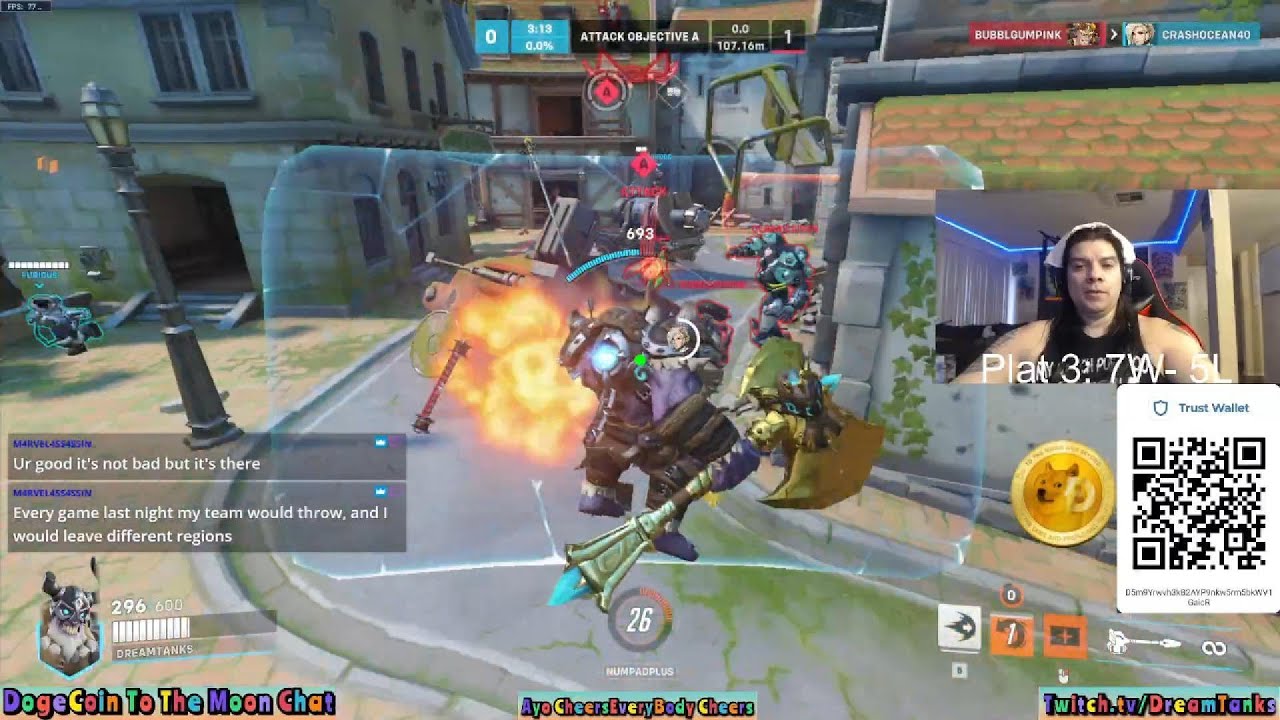
Task: Select the red Objective A marker
Action: (x=605, y=92)
